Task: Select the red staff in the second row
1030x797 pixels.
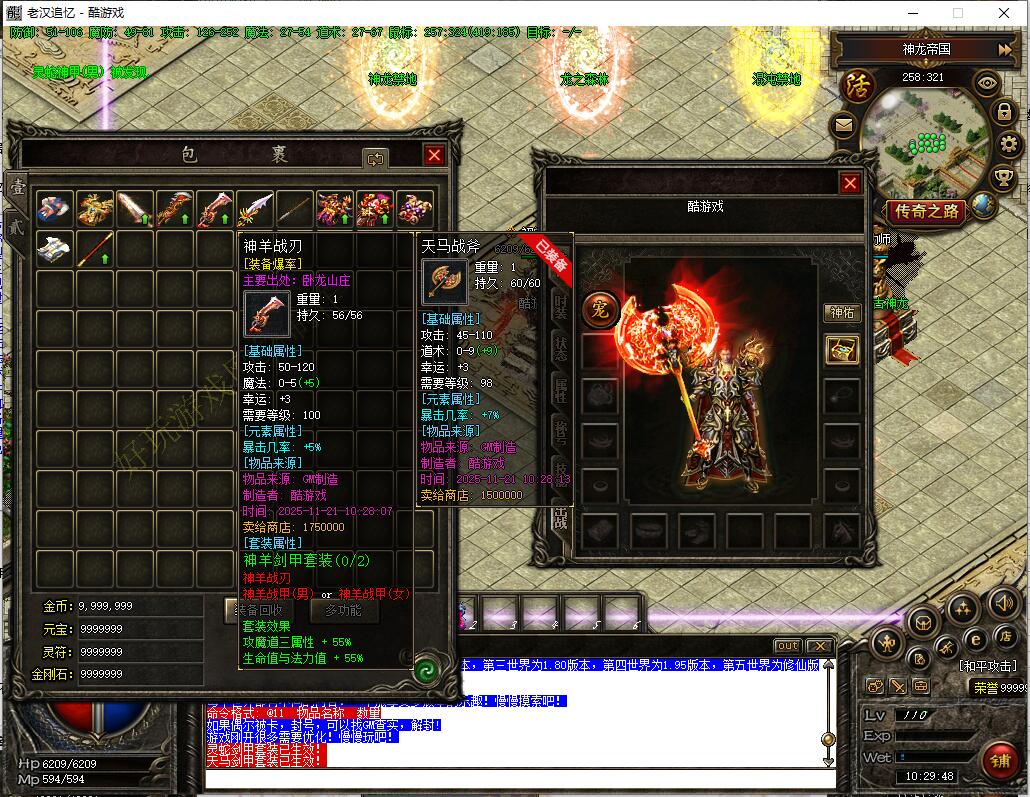Action: [x=95, y=249]
